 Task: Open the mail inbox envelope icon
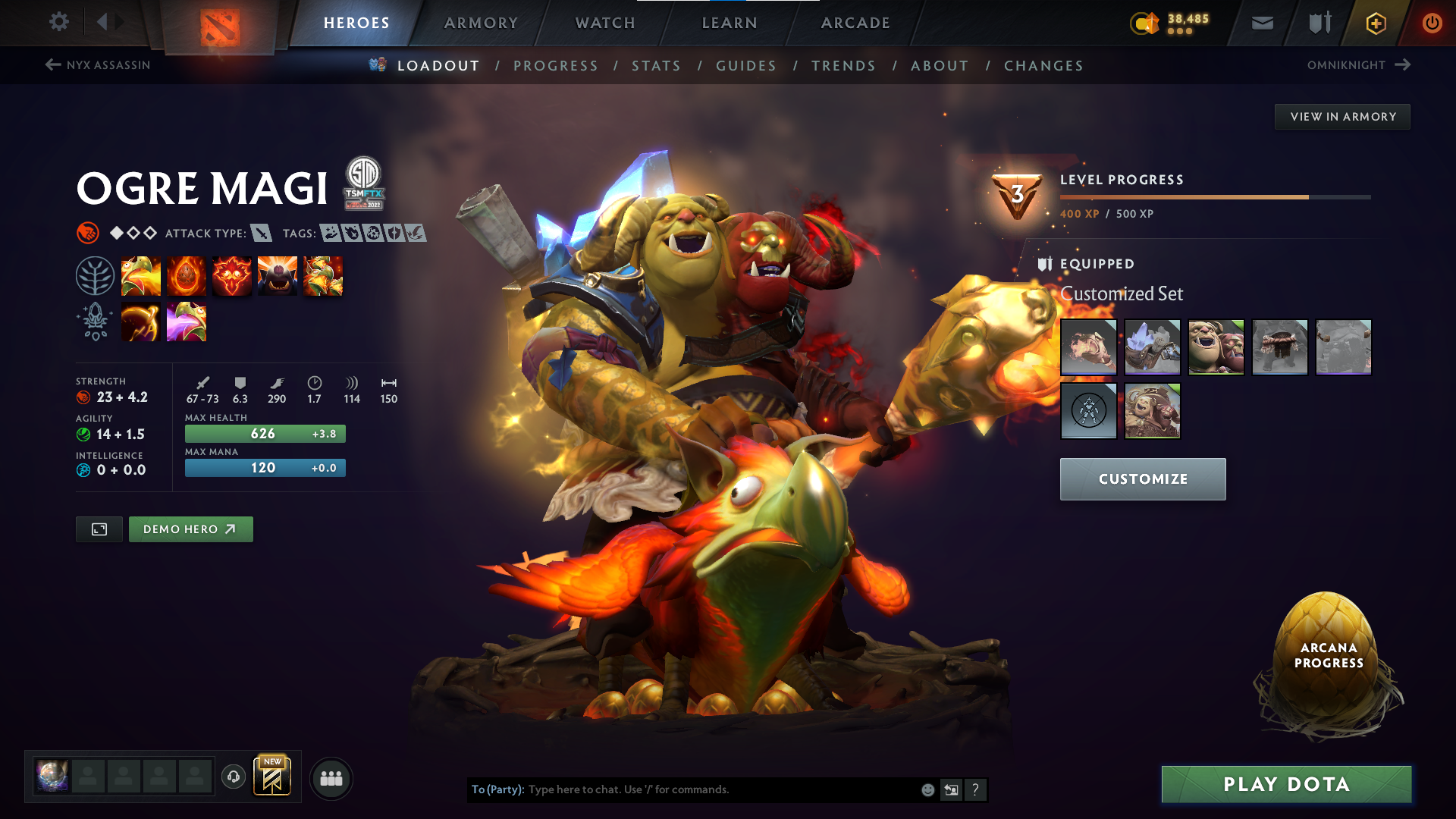click(x=1262, y=23)
